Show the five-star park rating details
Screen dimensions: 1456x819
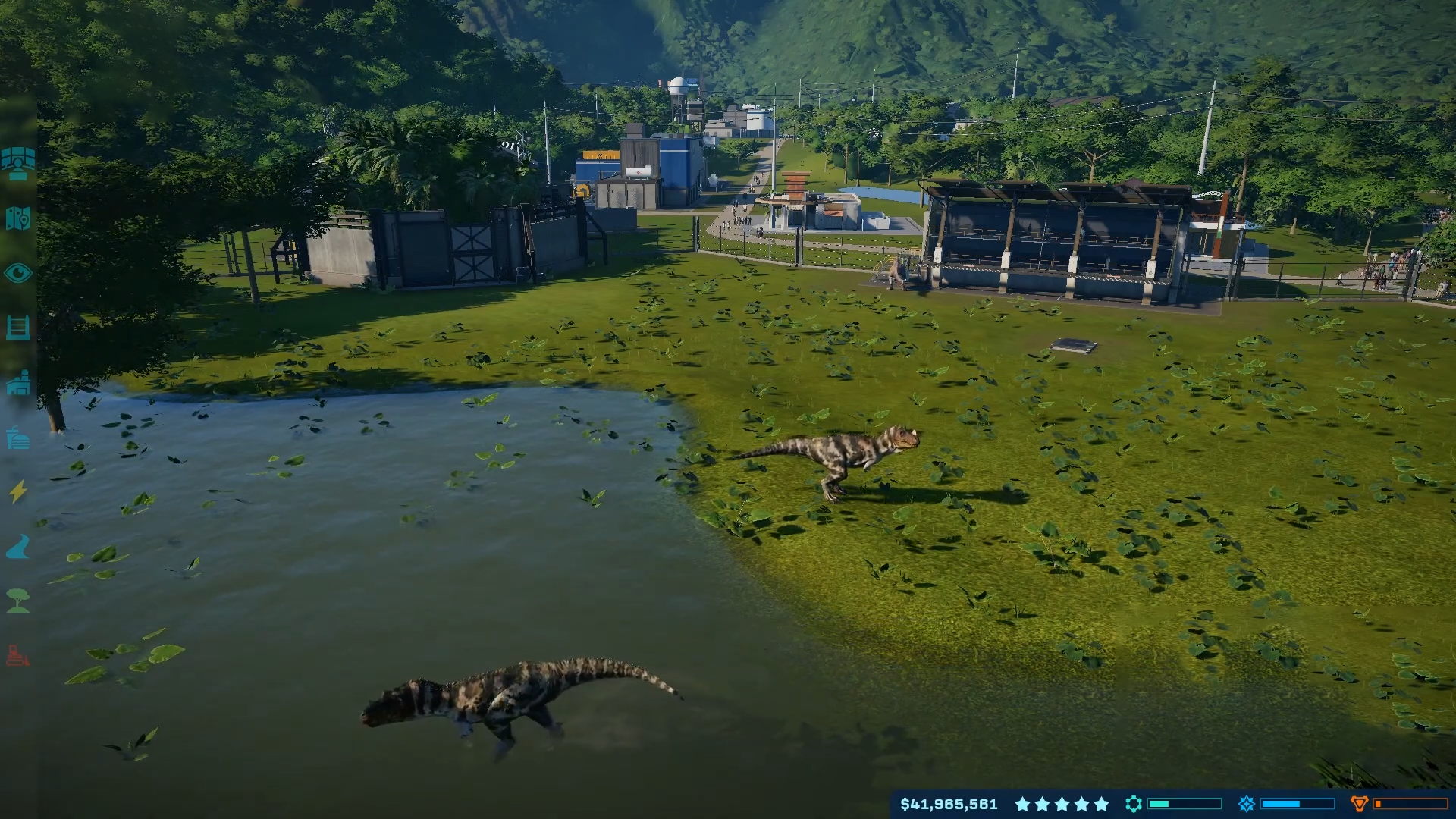[1062, 804]
